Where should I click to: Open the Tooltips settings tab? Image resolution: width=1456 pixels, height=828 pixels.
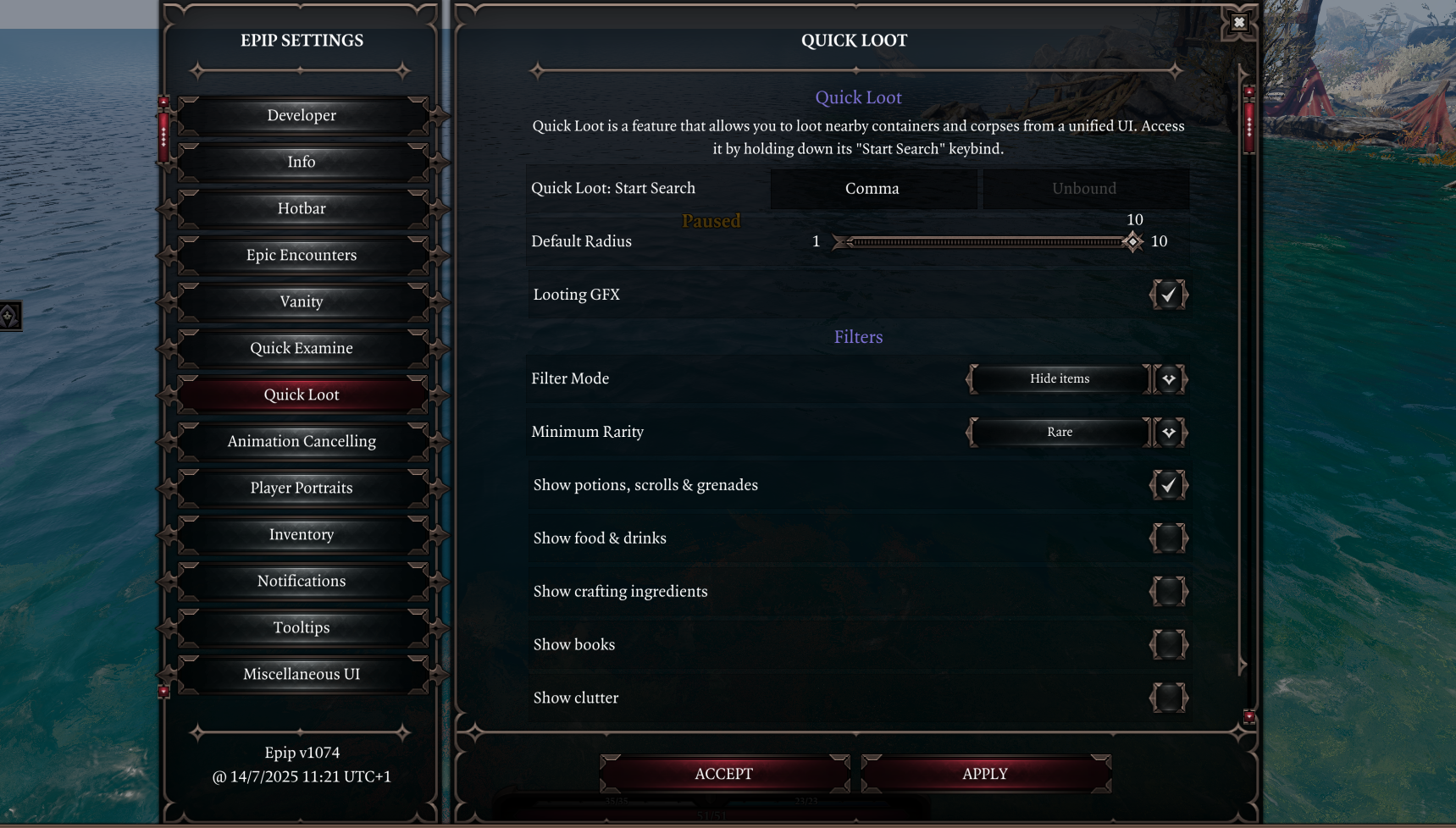[x=302, y=627]
